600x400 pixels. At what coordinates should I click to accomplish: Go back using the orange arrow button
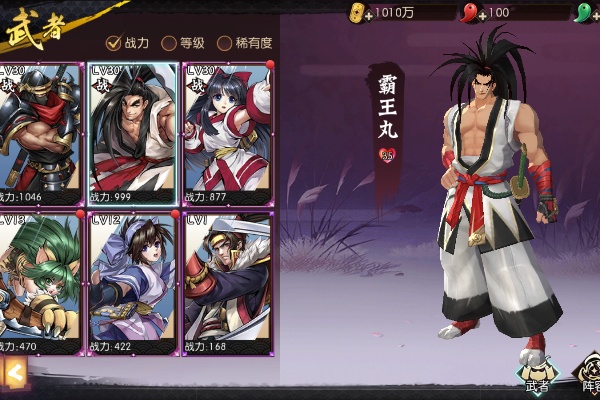[x=14, y=373]
